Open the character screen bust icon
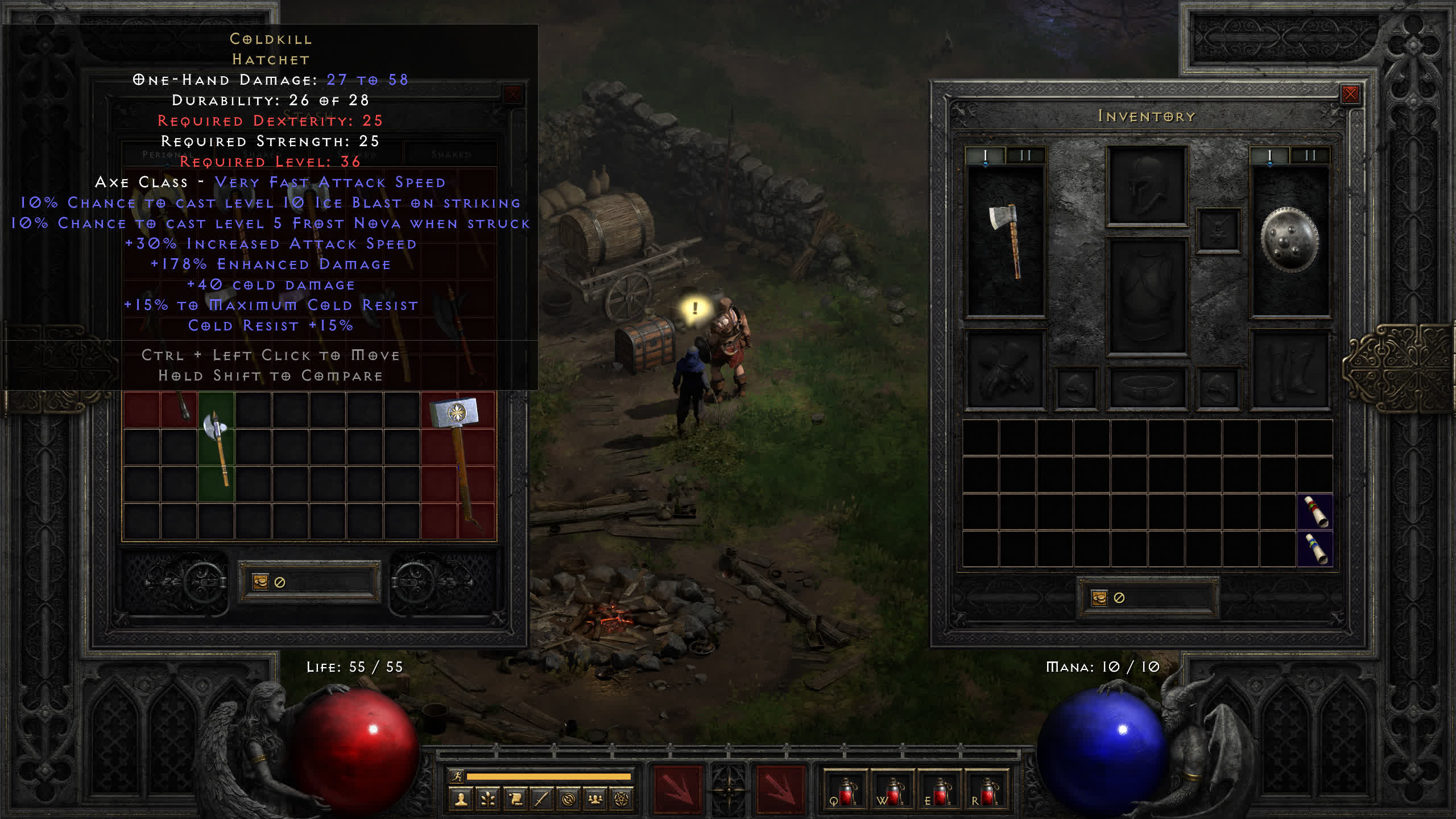This screenshot has height=819, width=1456. 461,800
